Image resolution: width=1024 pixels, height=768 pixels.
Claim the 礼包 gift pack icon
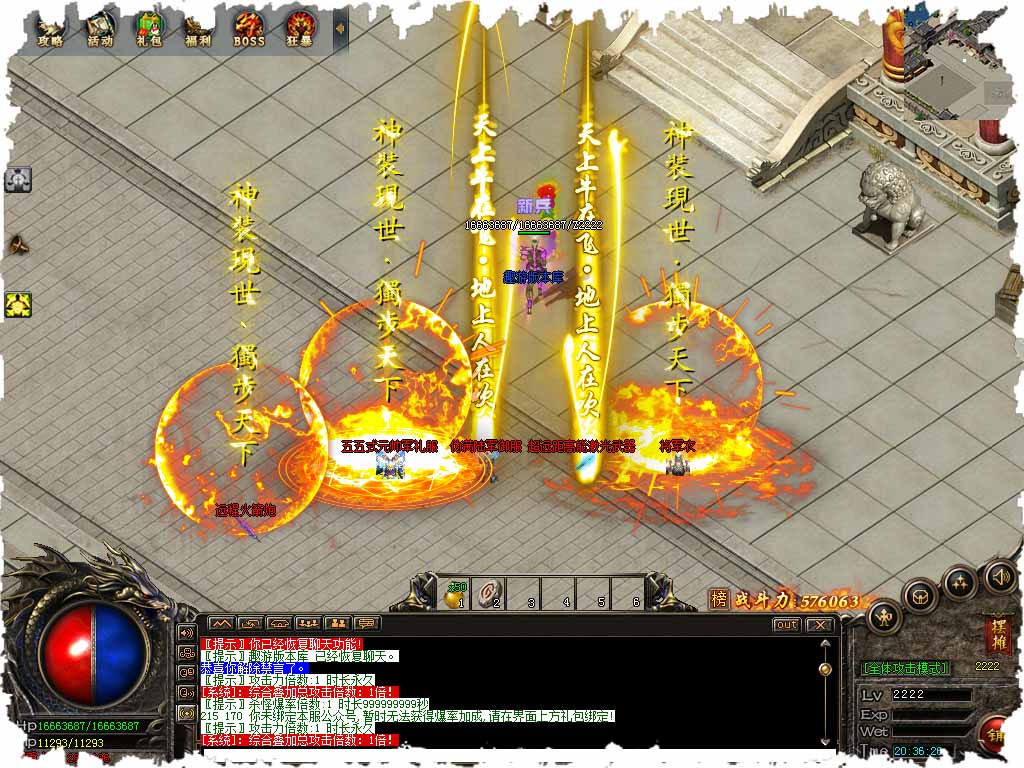pyautogui.click(x=150, y=29)
